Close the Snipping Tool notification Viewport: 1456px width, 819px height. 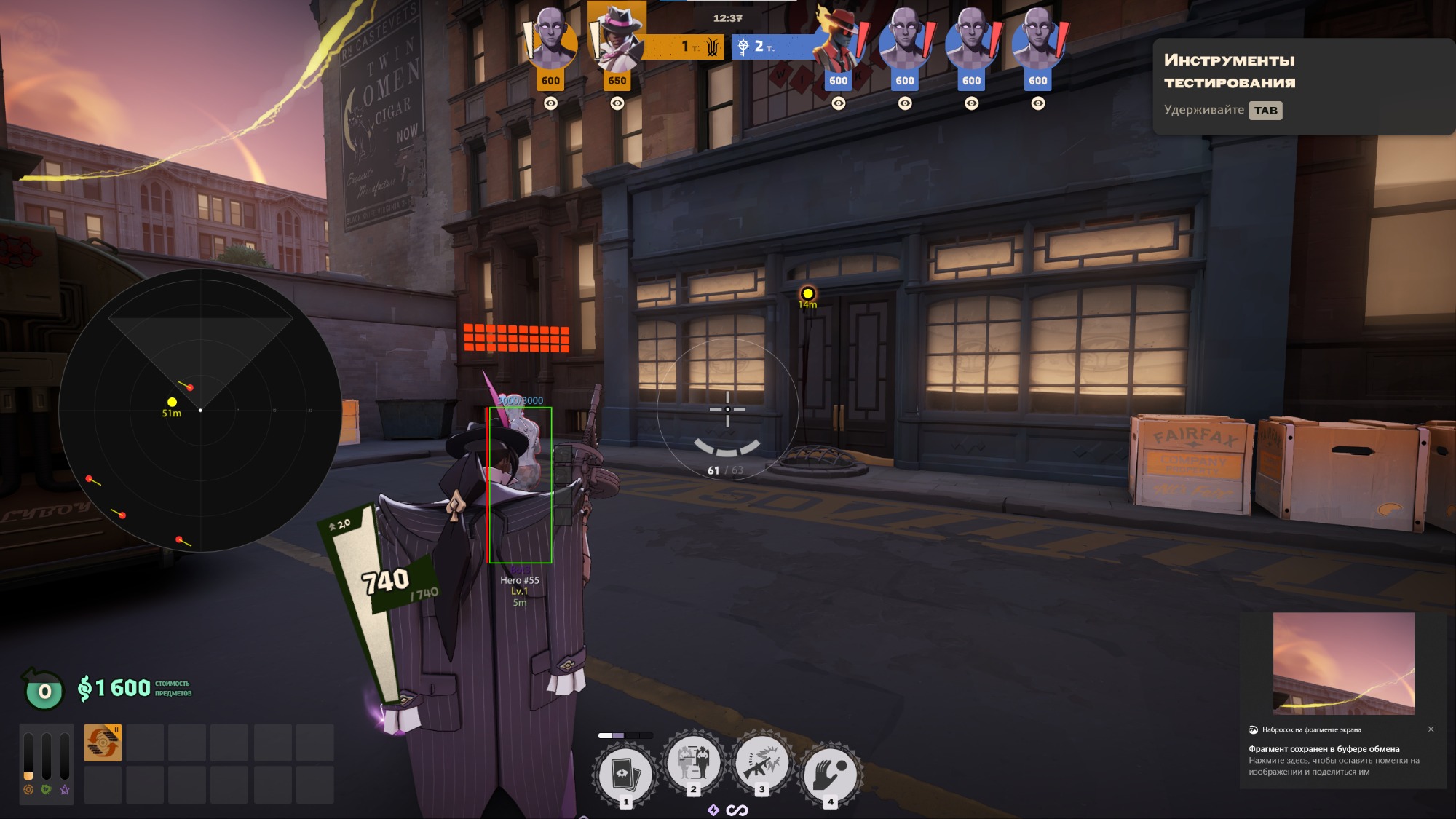(x=1431, y=729)
